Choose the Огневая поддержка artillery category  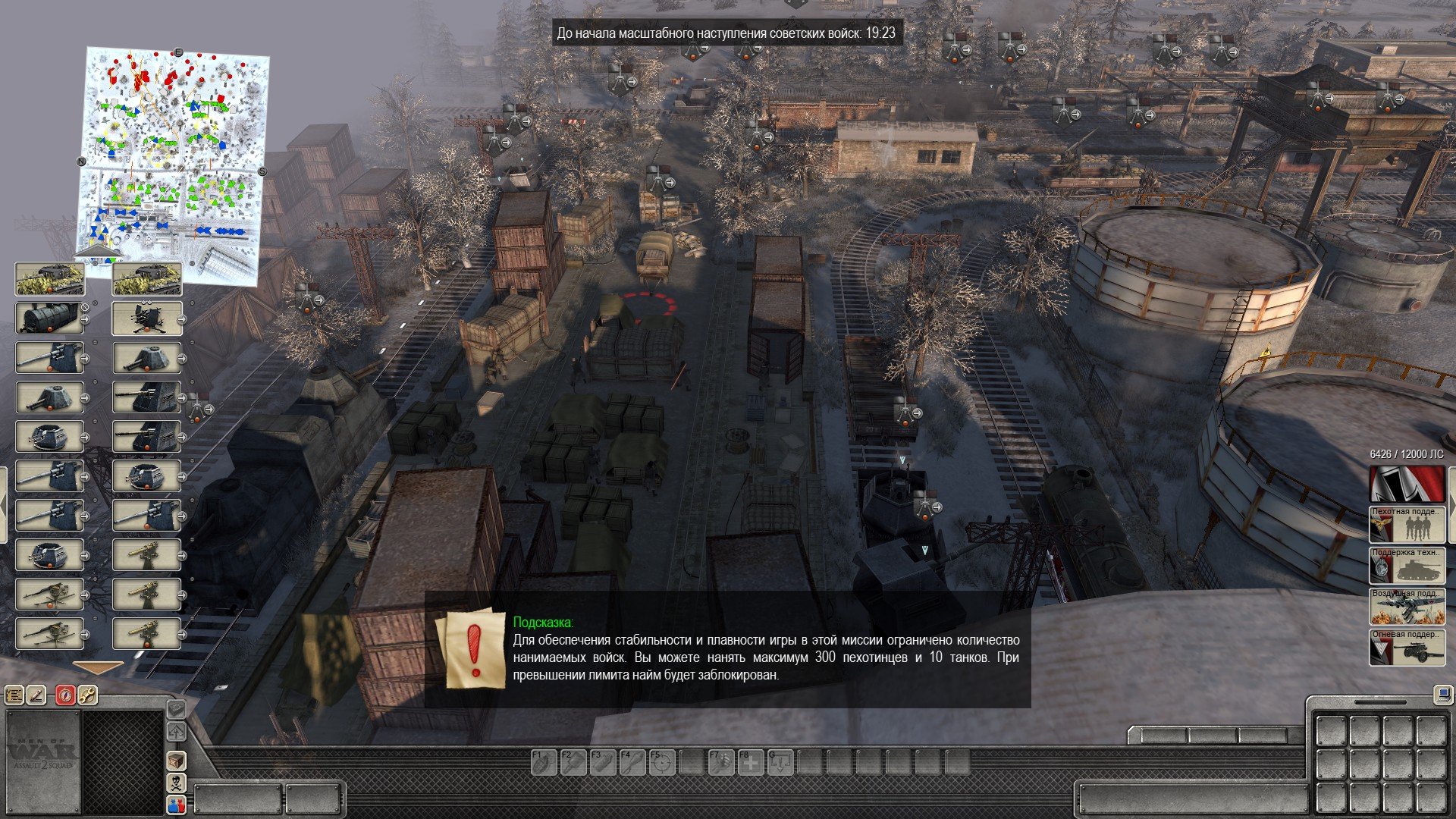(x=1407, y=647)
